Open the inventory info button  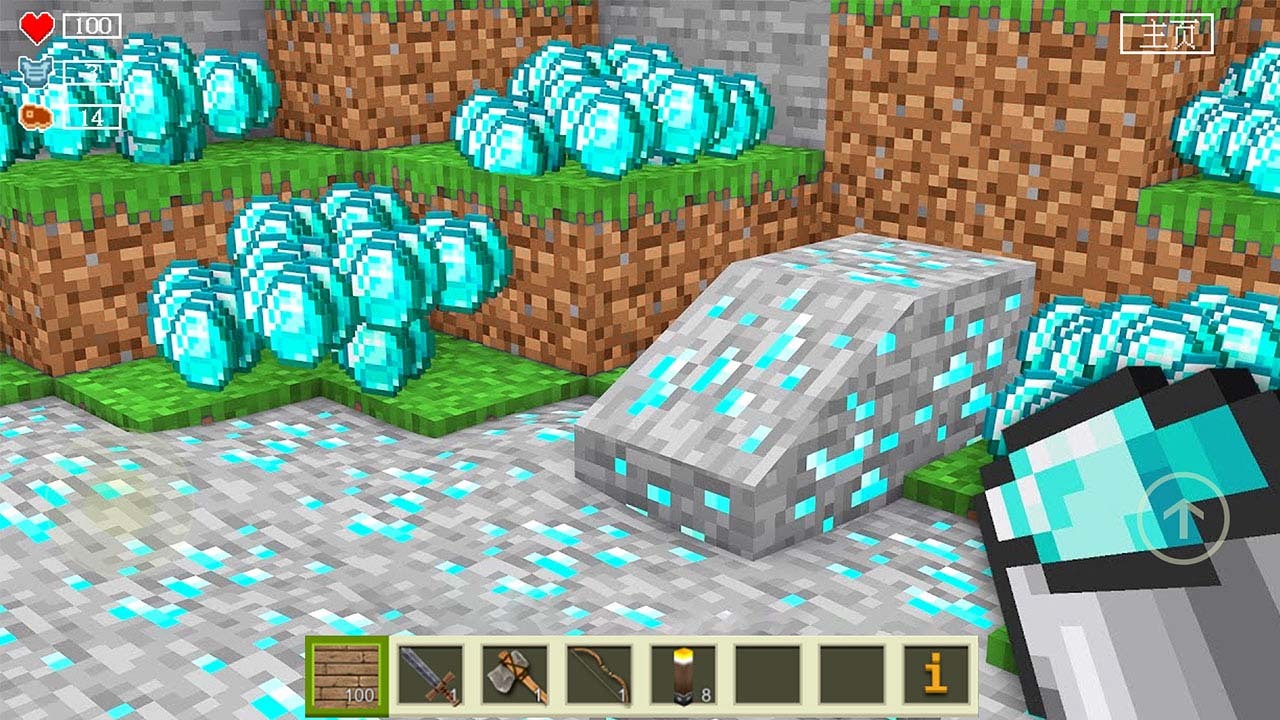coord(935,676)
